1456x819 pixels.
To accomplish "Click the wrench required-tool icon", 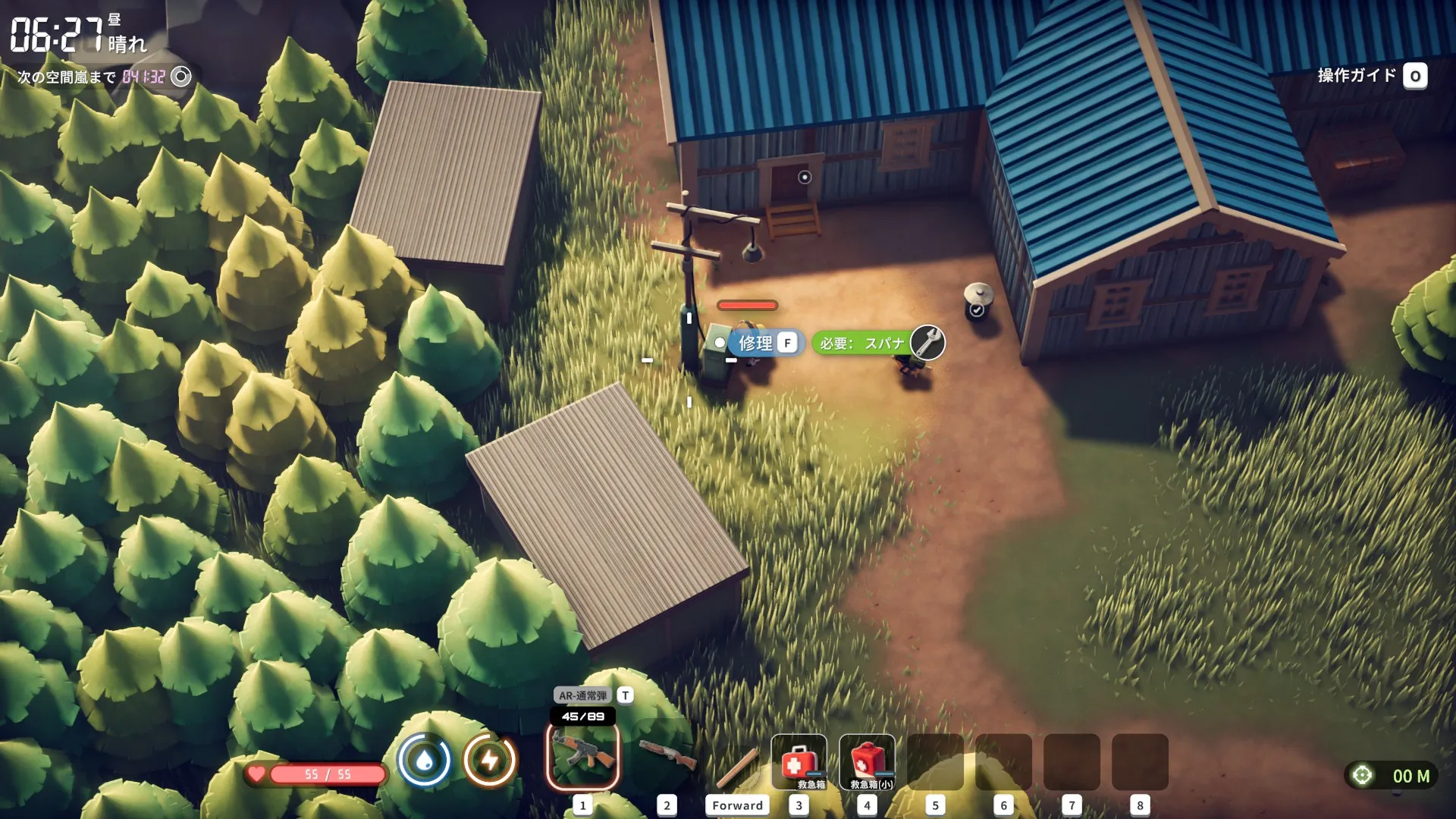I will click(x=927, y=343).
